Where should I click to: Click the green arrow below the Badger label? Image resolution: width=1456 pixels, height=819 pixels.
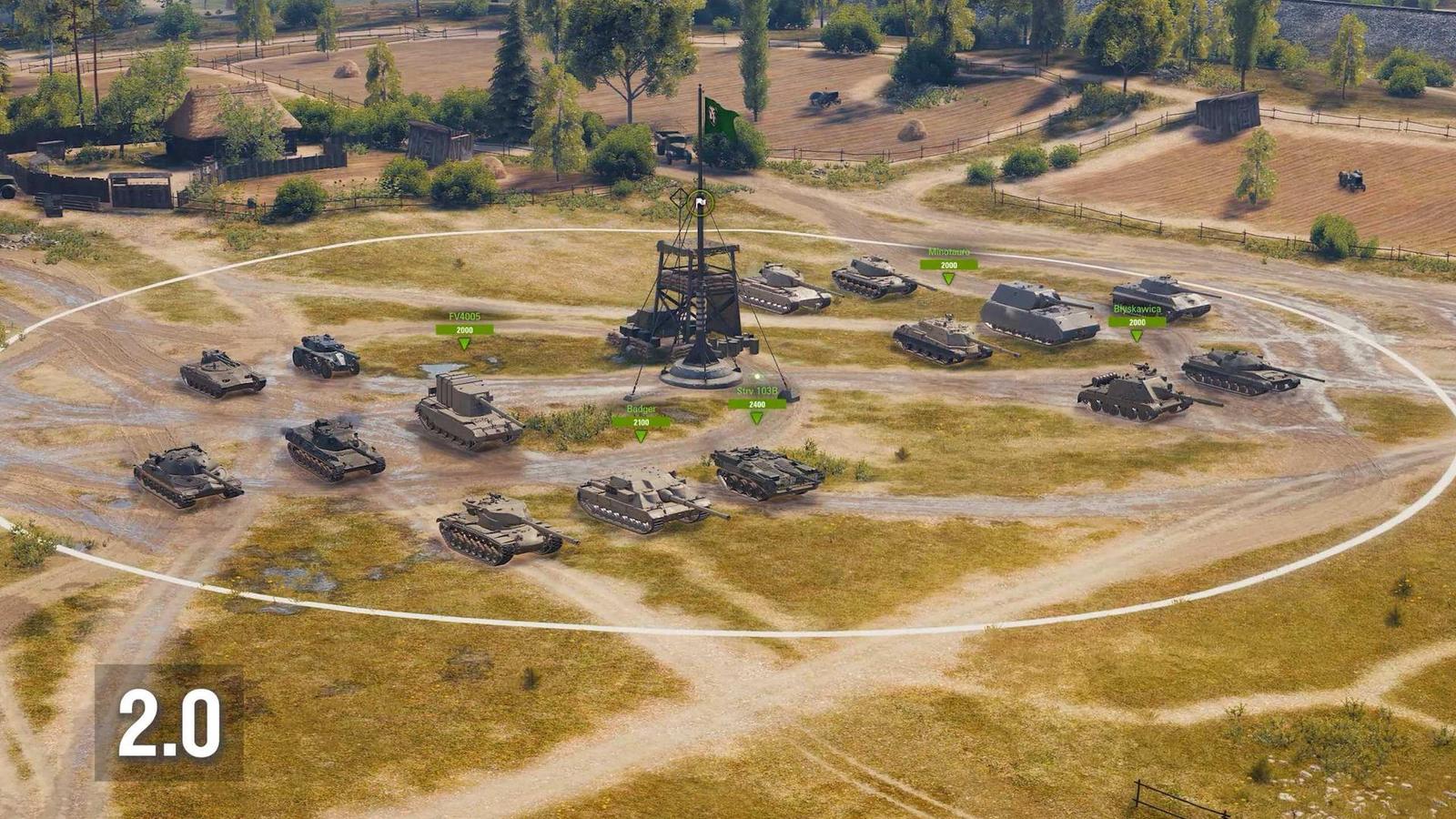(x=642, y=436)
